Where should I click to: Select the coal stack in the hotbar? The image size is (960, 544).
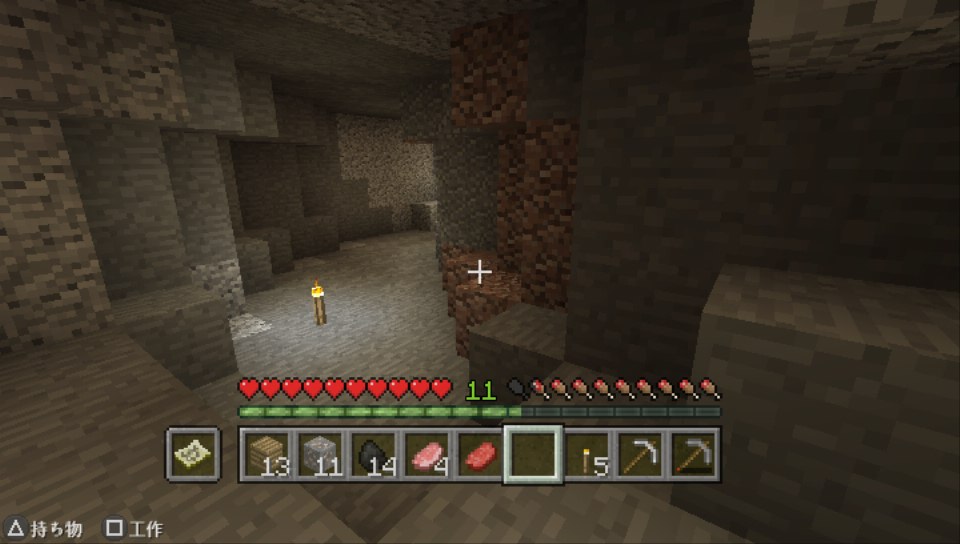(x=374, y=455)
